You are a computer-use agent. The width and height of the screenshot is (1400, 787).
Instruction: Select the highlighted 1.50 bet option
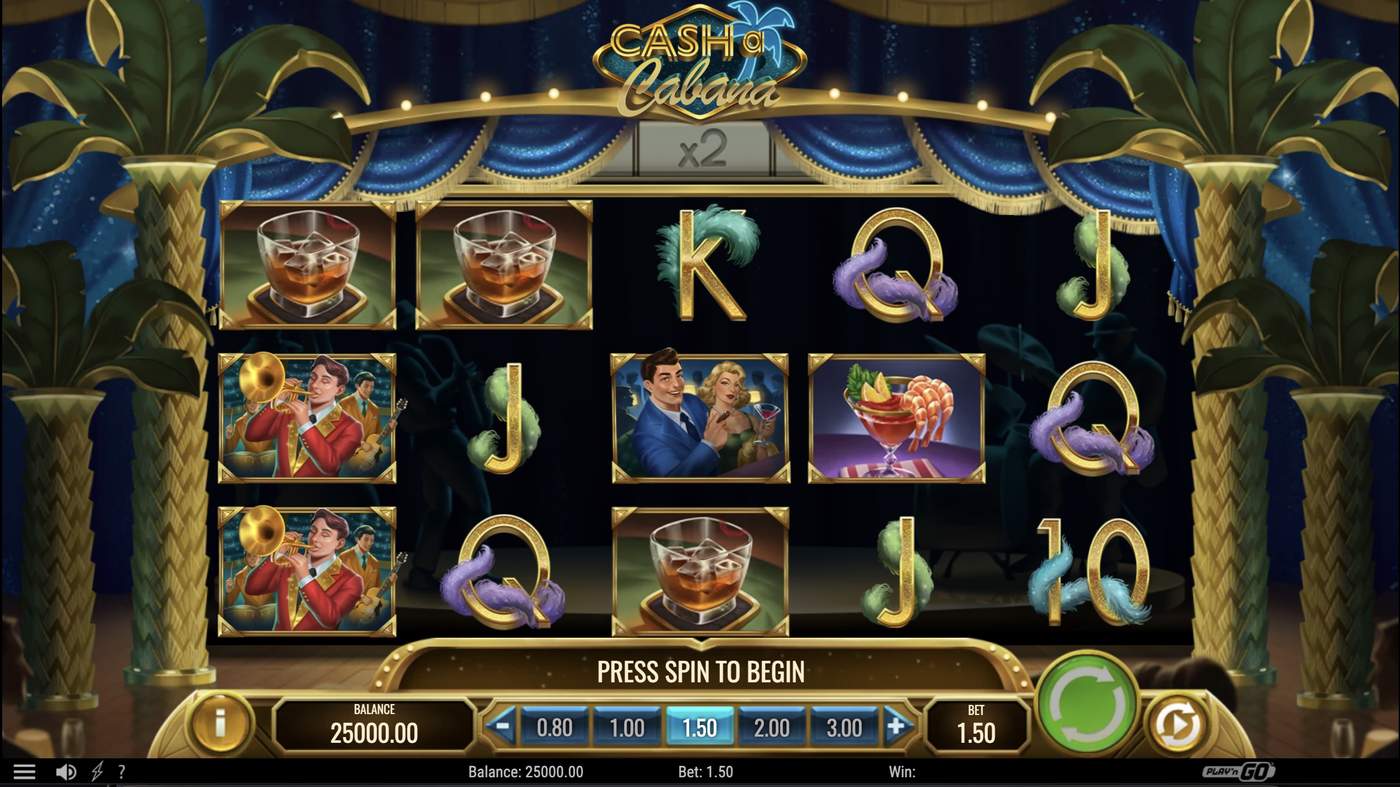pyautogui.click(x=701, y=727)
